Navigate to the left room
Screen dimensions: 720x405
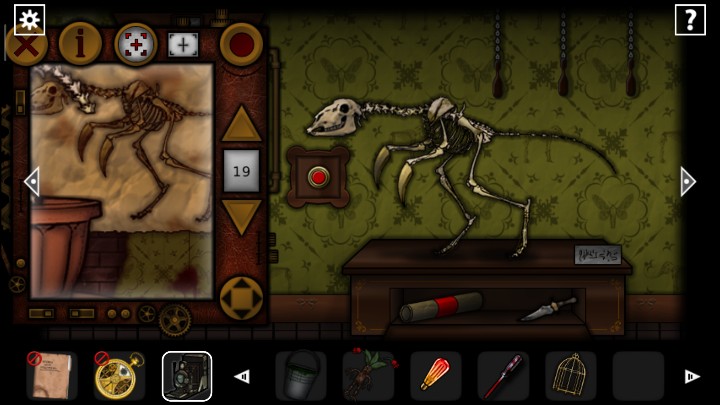coord(31,181)
